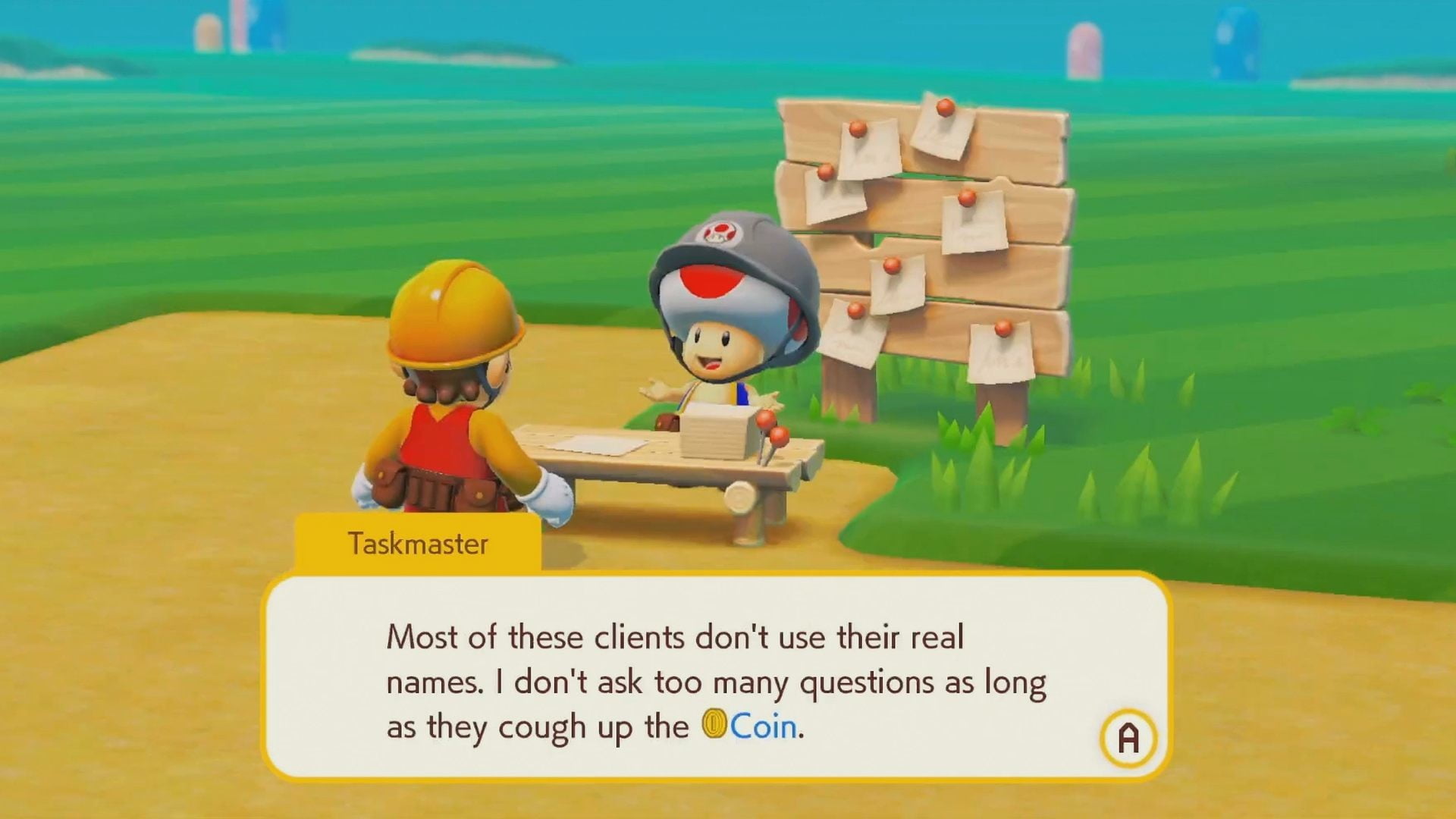This screenshot has height=819, width=1456.
Task: Click the golden coin symbol before Coin
Action: [x=715, y=725]
